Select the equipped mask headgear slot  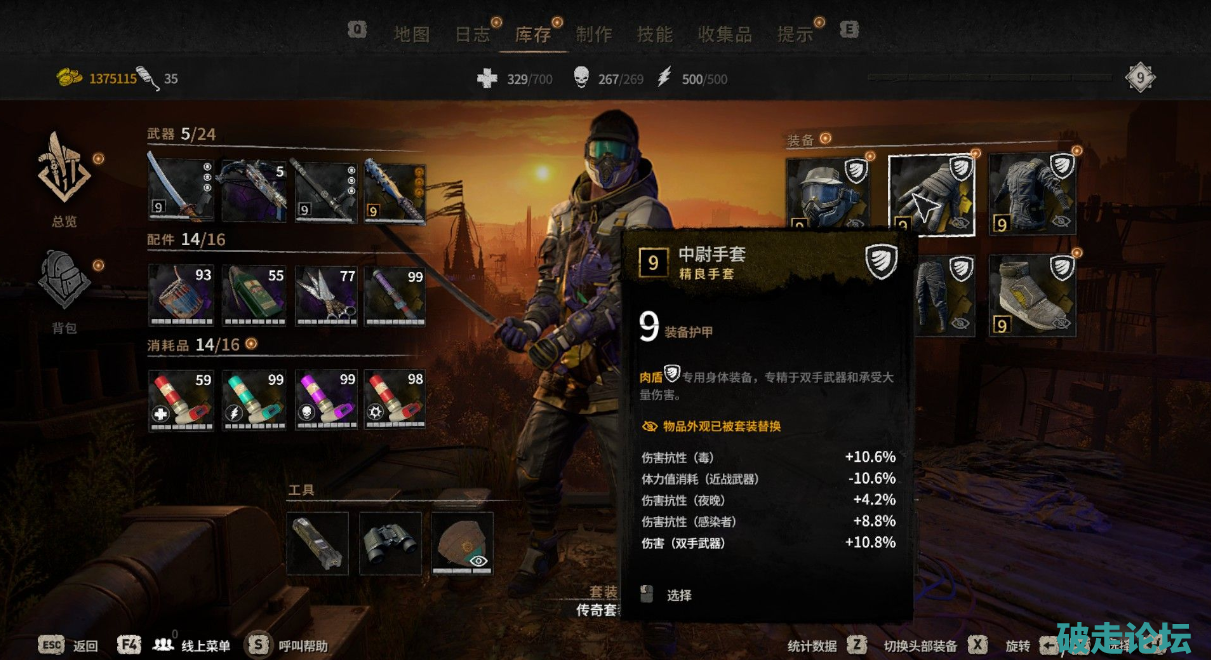tap(827, 192)
